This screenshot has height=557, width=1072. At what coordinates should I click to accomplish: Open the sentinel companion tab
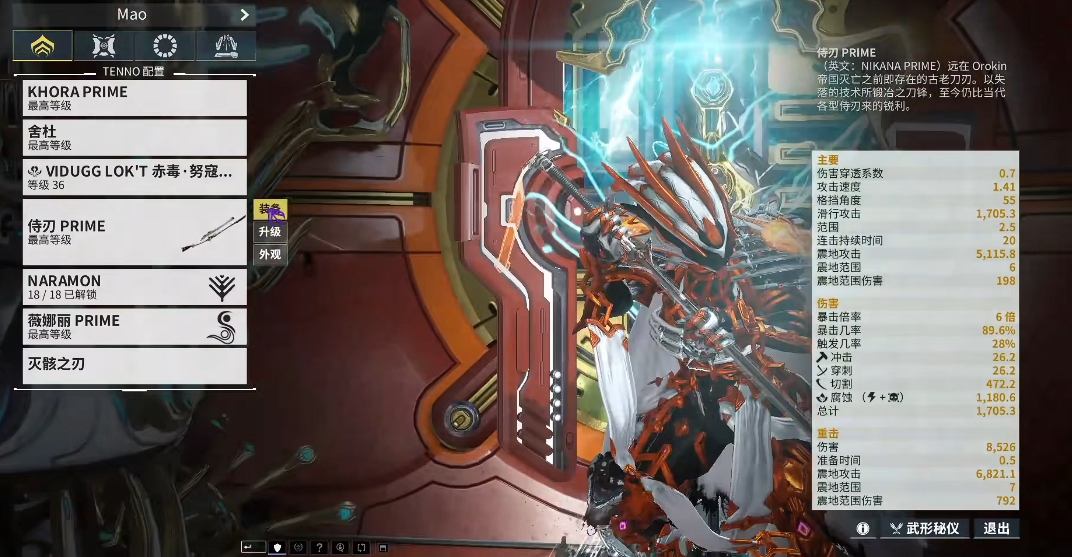pos(104,45)
